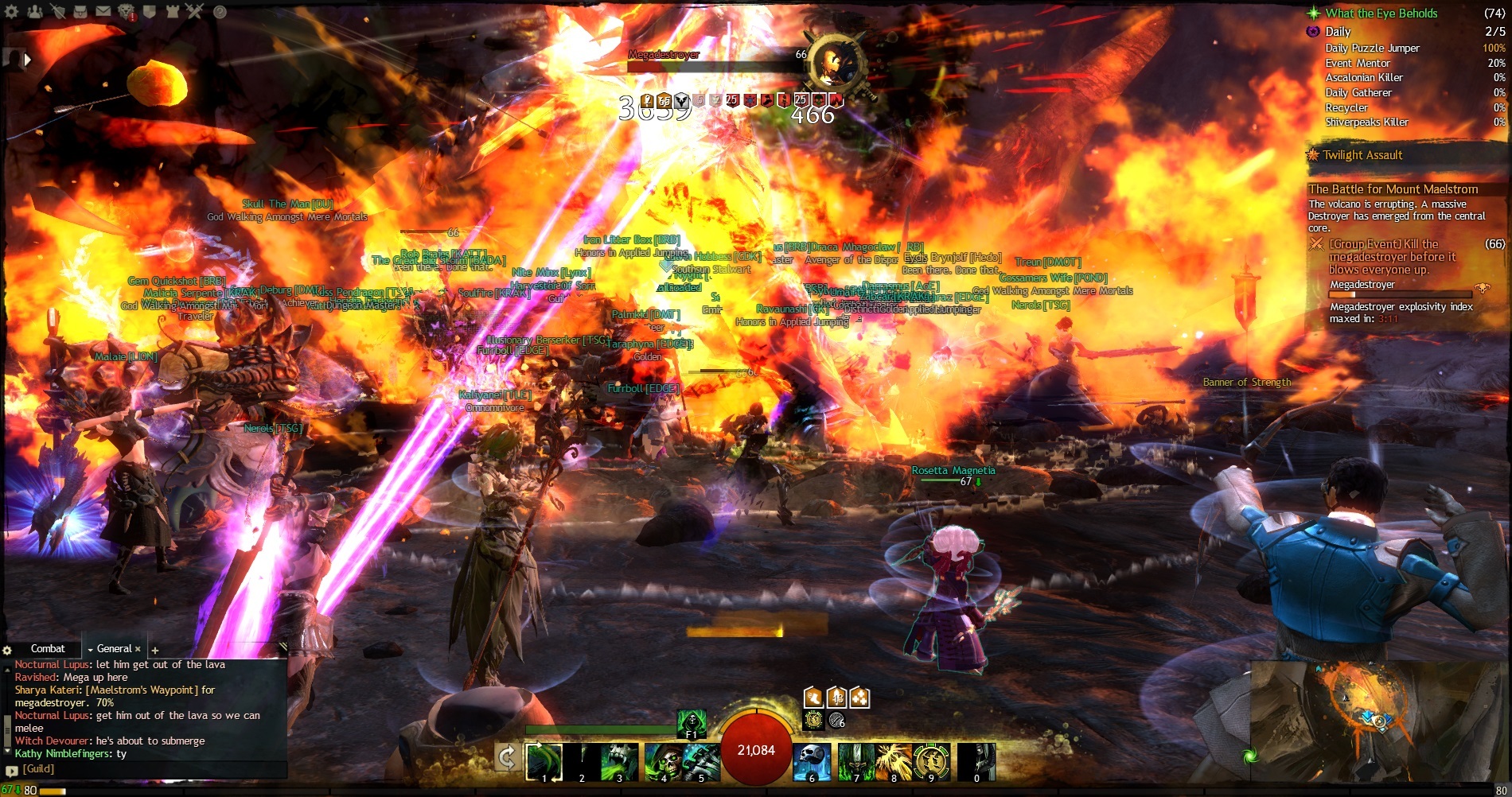Viewport: 1512px width, 797px height.
Task: Open the gear game menu icon
Action: (12, 11)
